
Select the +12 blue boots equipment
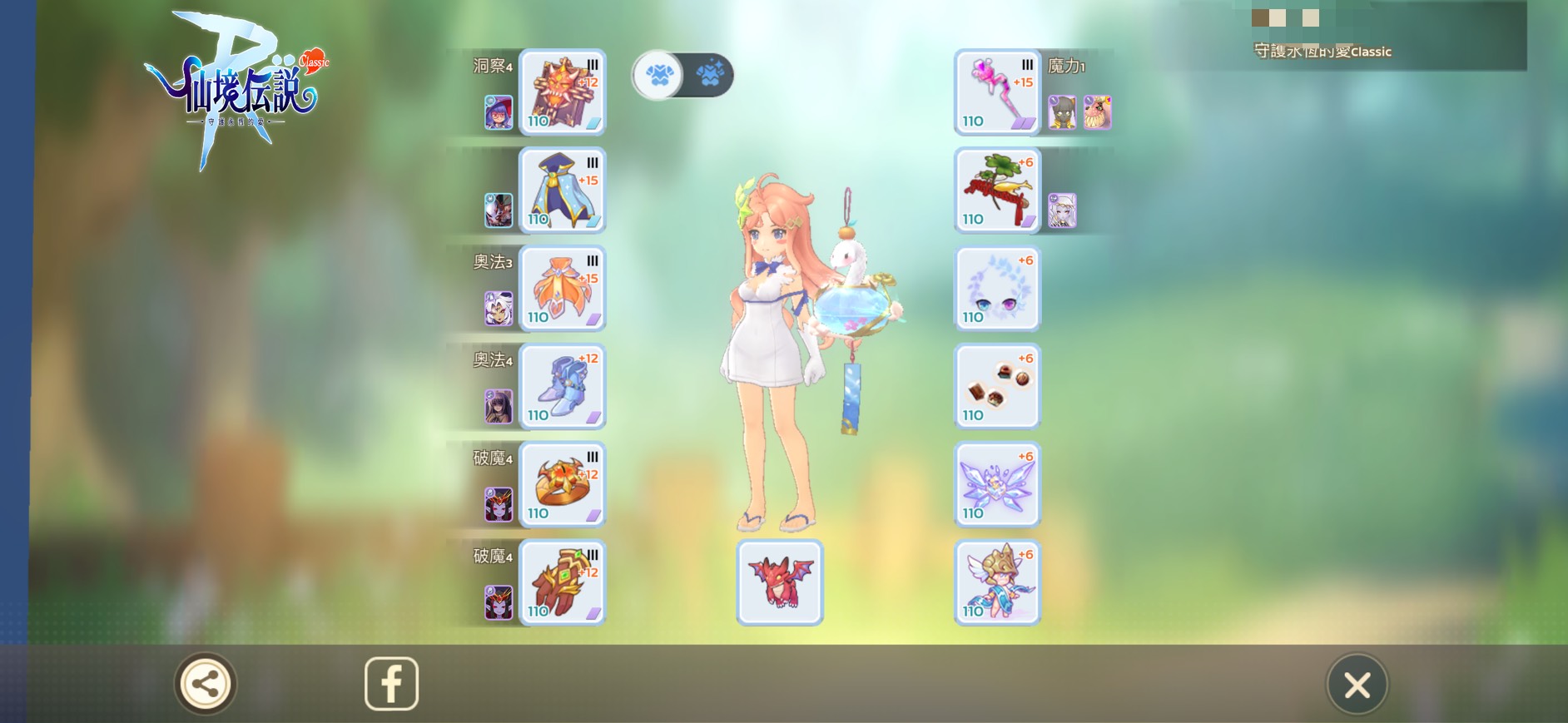point(562,387)
